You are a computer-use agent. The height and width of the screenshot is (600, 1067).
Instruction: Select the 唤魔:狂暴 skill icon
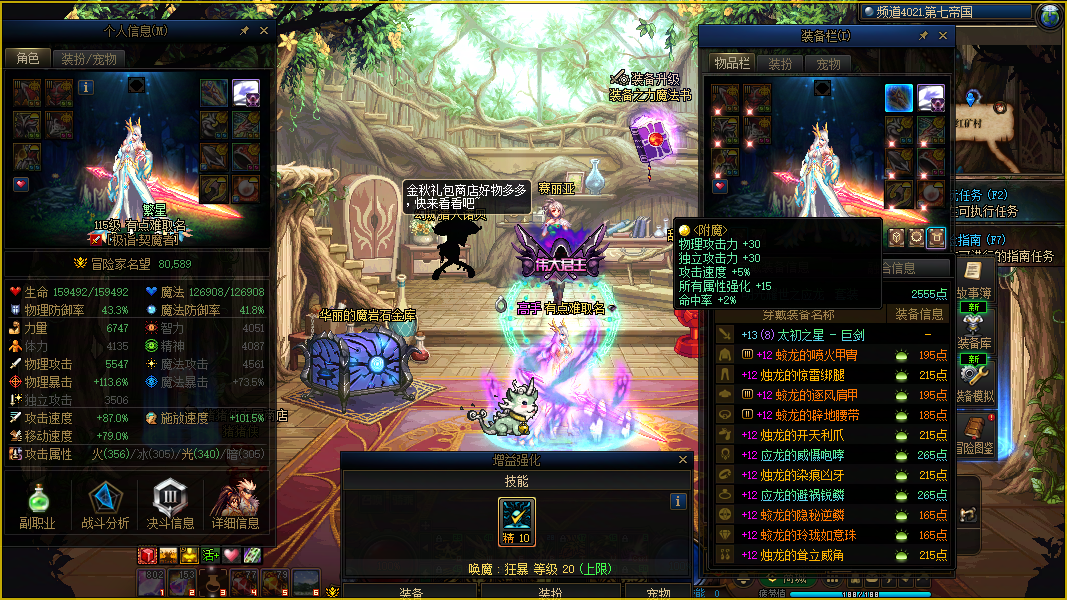click(x=517, y=519)
